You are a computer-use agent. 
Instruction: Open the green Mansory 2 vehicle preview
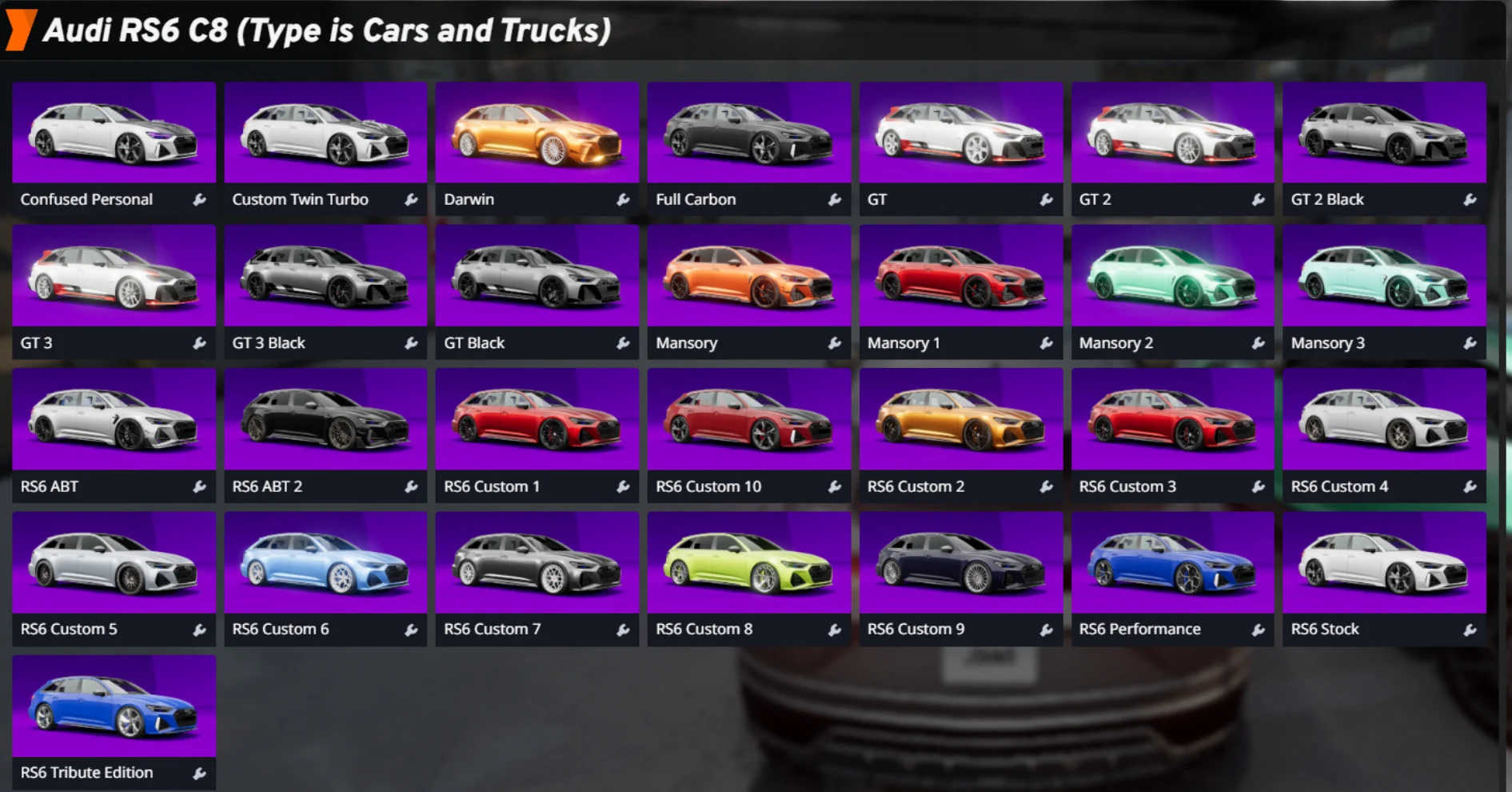[x=1172, y=276]
